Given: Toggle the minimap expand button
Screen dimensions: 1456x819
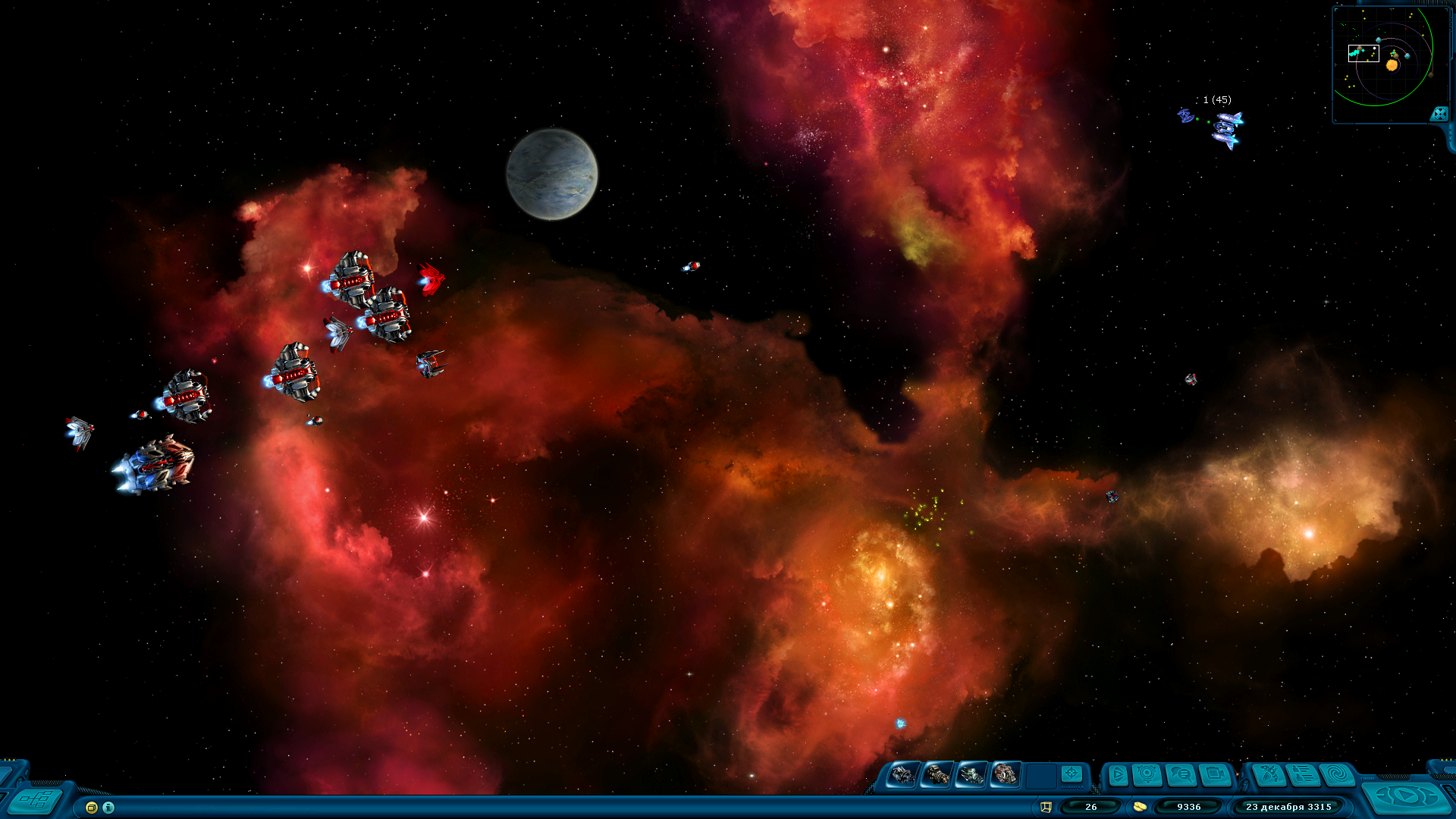Looking at the screenshot, I should (x=1439, y=114).
